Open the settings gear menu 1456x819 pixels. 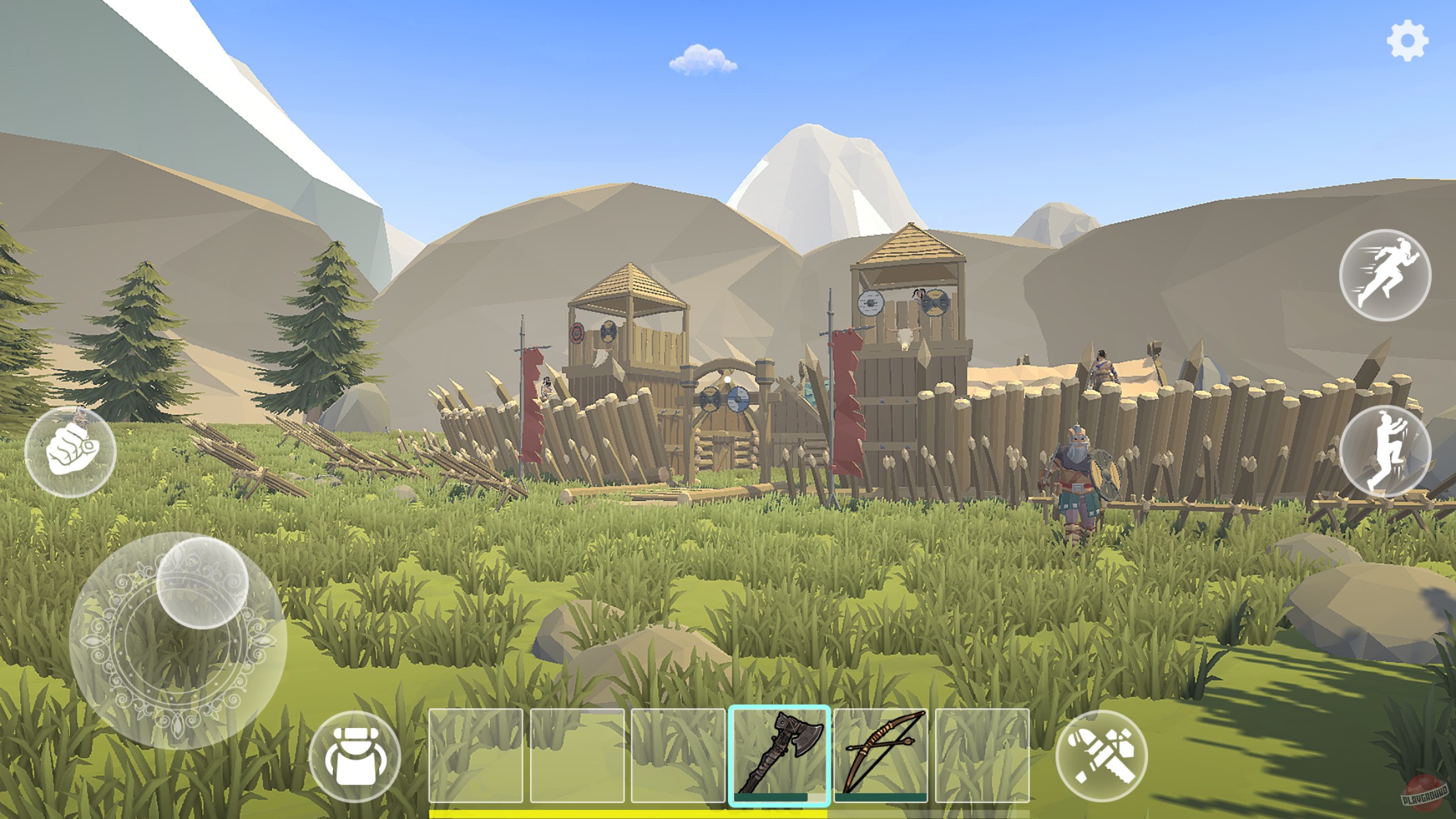click(1407, 42)
